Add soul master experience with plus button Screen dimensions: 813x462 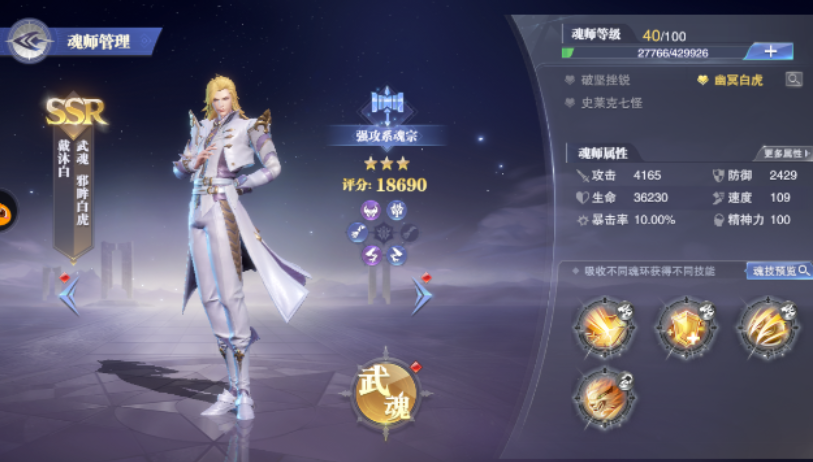pos(769,51)
